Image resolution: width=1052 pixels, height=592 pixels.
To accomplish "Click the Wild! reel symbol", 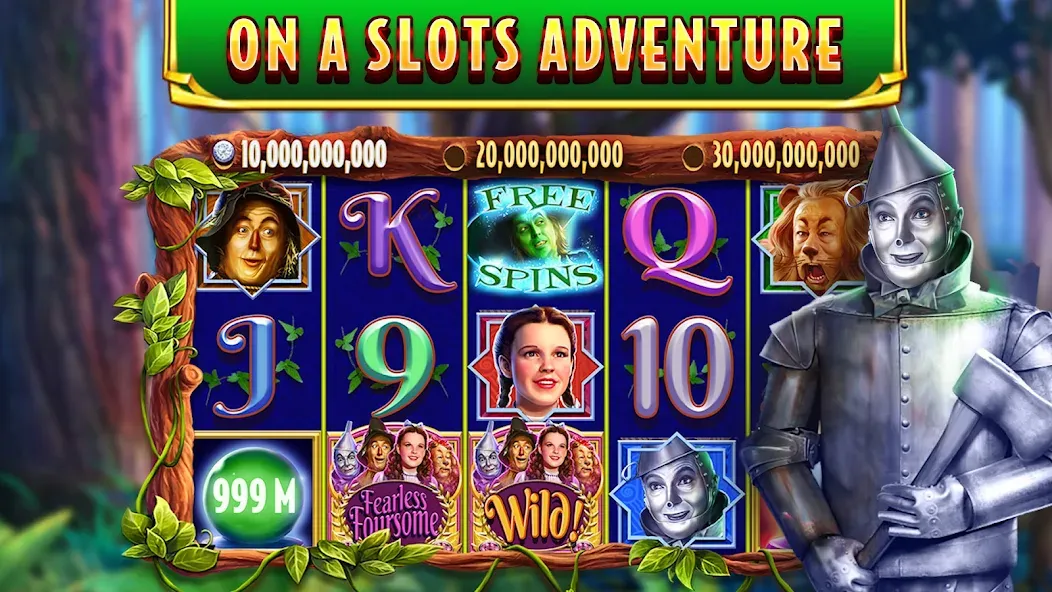I will coord(535,490).
